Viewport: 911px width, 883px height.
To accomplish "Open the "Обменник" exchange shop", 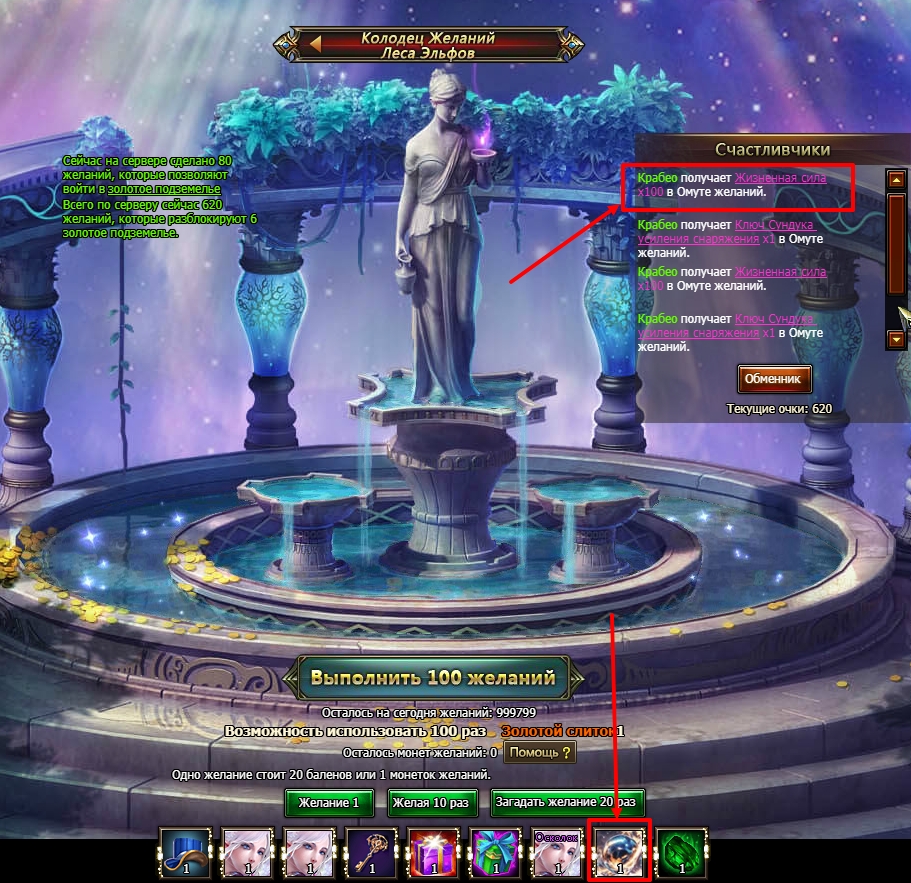I will [x=774, y=379].
